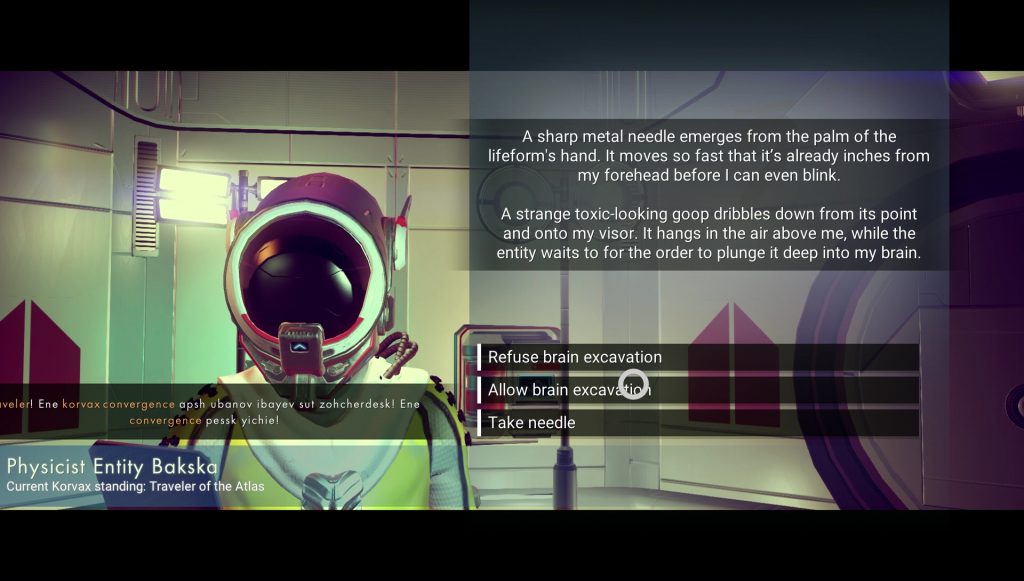Pick the Take needle response
The height and width of the screenshot is (581, 1024).
tap(532, 423)
